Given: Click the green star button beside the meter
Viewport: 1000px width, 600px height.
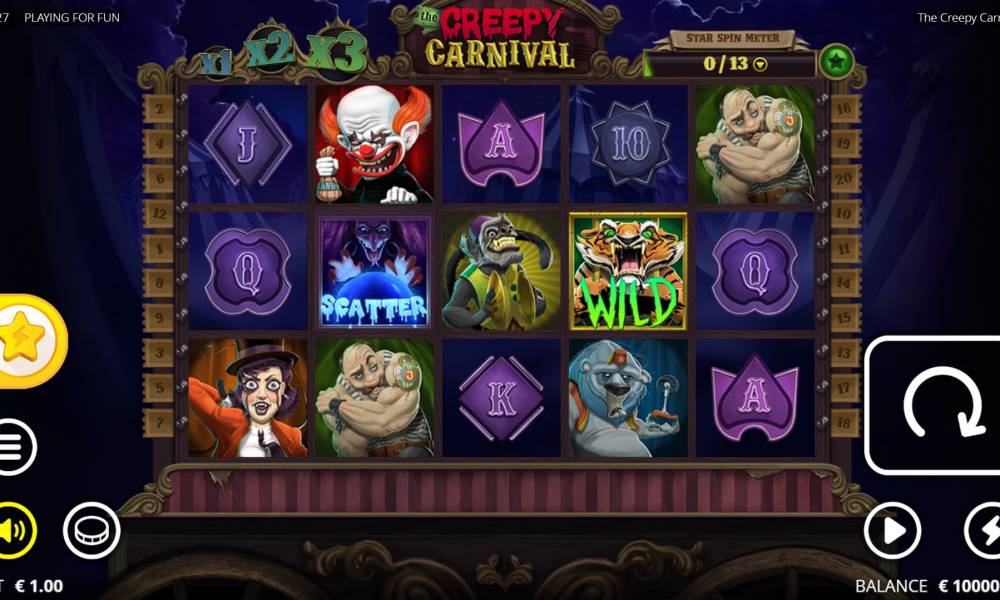Looking at the screenshot, I should coord(836,62).
